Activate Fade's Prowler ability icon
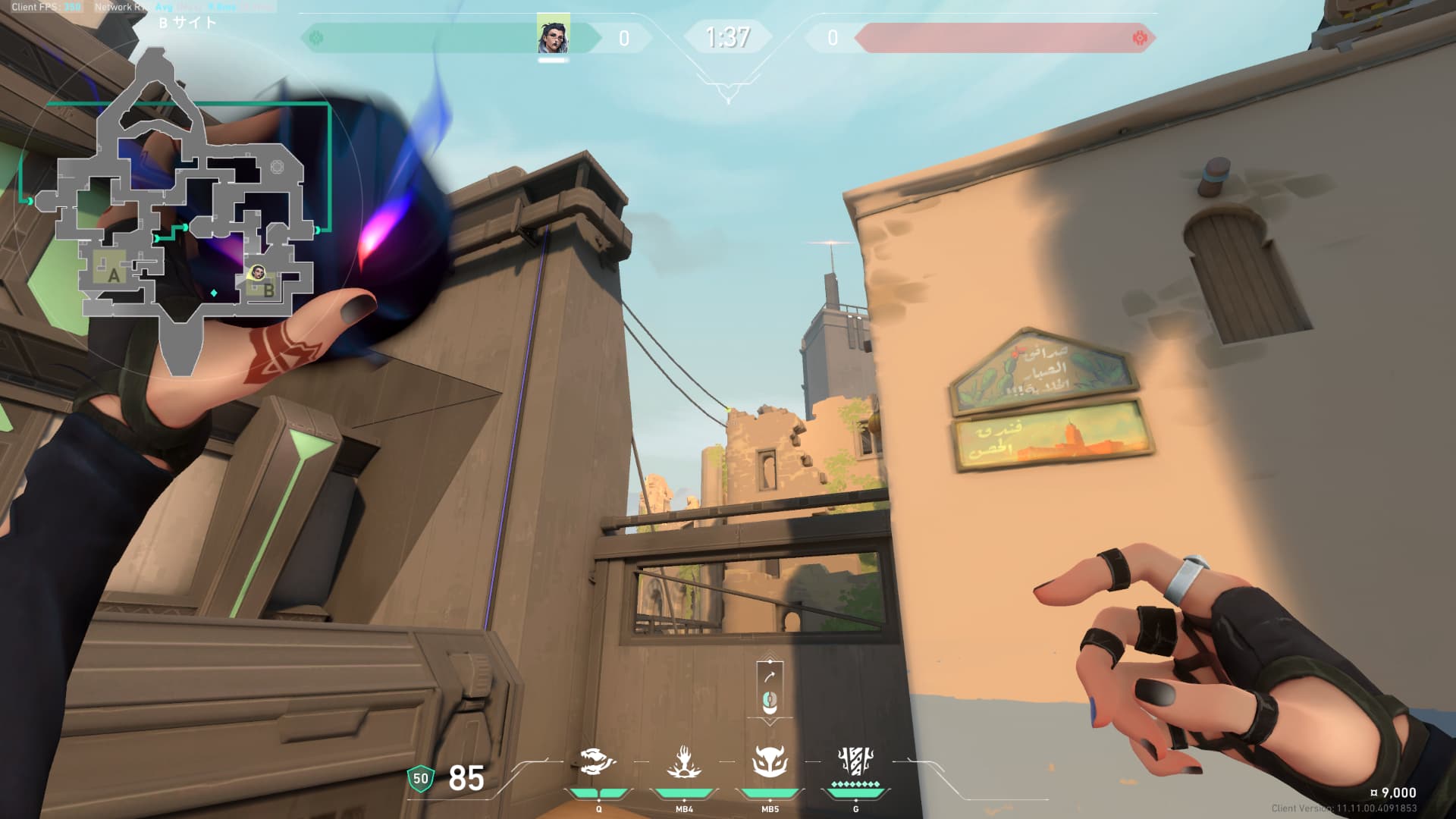The image size is (1456, 819). coord(598,761)
